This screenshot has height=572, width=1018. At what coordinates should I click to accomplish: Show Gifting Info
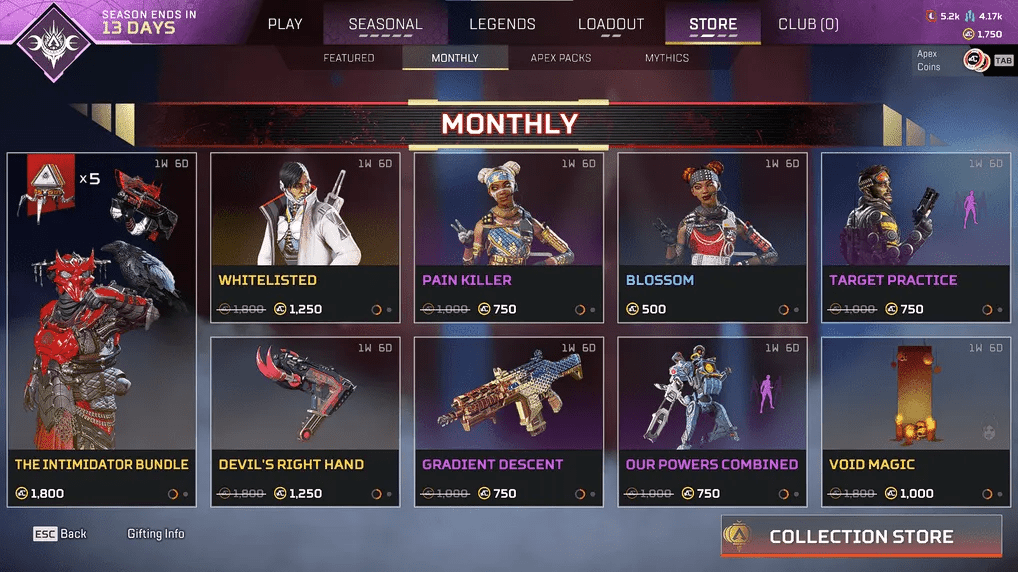coord(156,534)
